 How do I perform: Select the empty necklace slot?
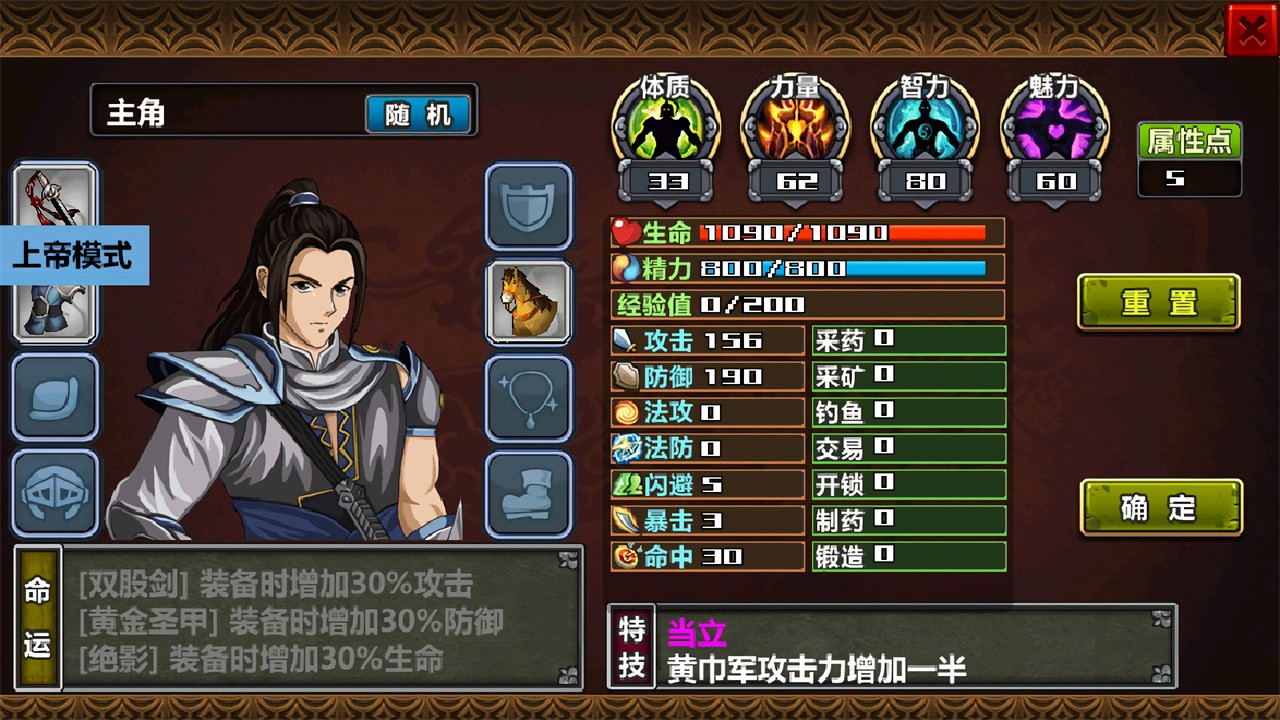click(x=529, y=398)
